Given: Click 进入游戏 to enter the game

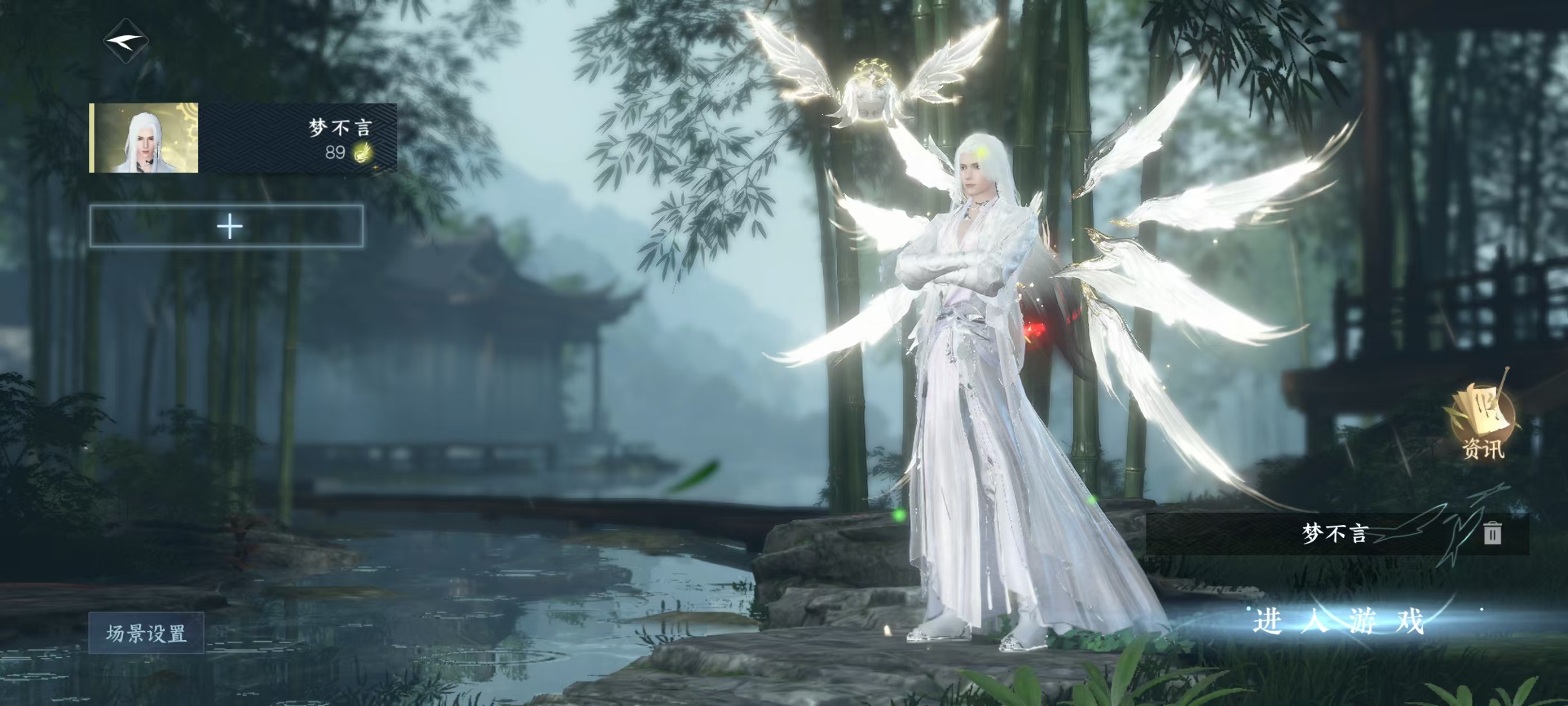Looking at the screenshot, I should (x=1338, y=622).
